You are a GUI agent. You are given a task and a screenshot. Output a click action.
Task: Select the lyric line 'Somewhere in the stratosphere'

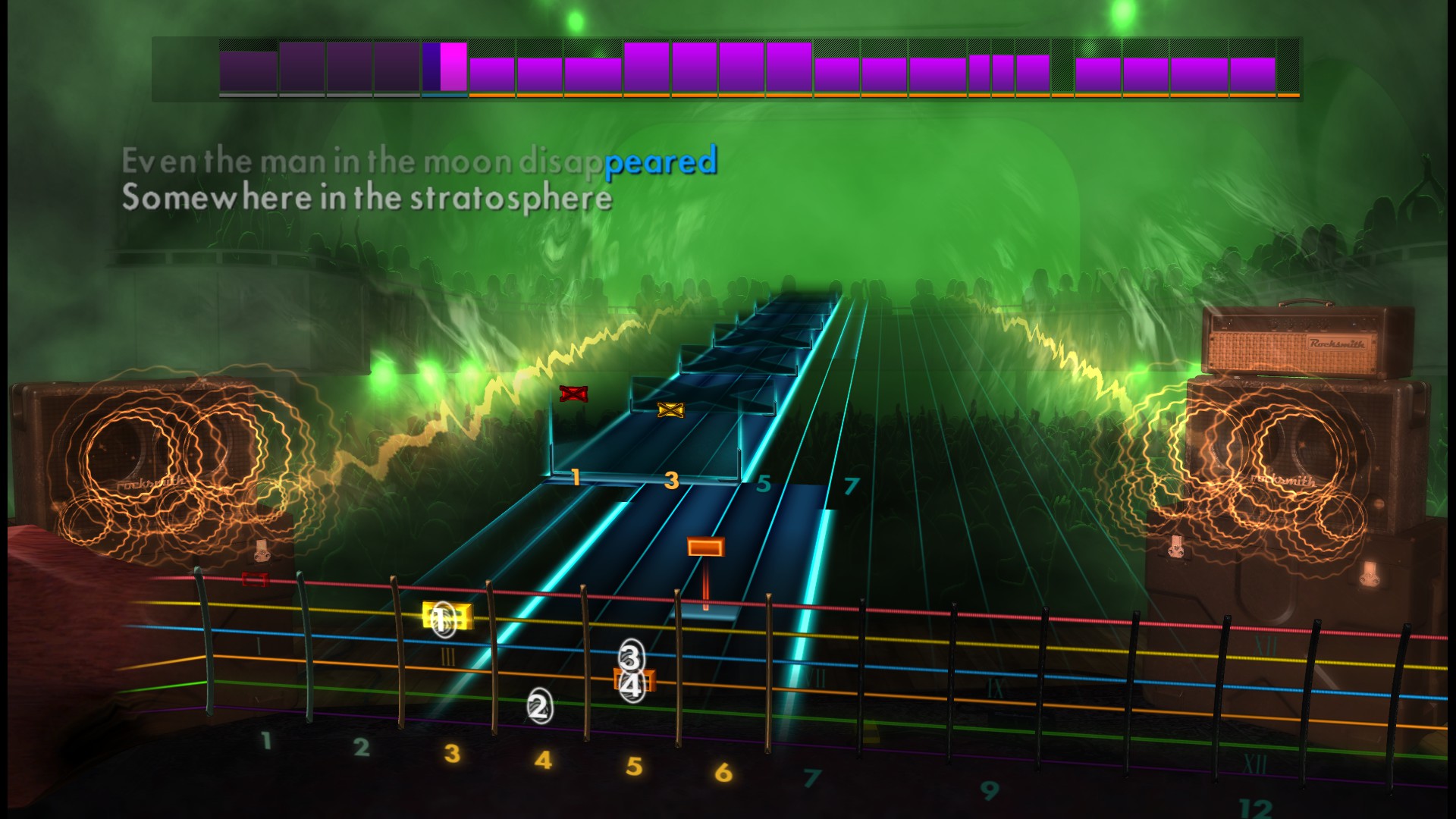tap(368, 199)
